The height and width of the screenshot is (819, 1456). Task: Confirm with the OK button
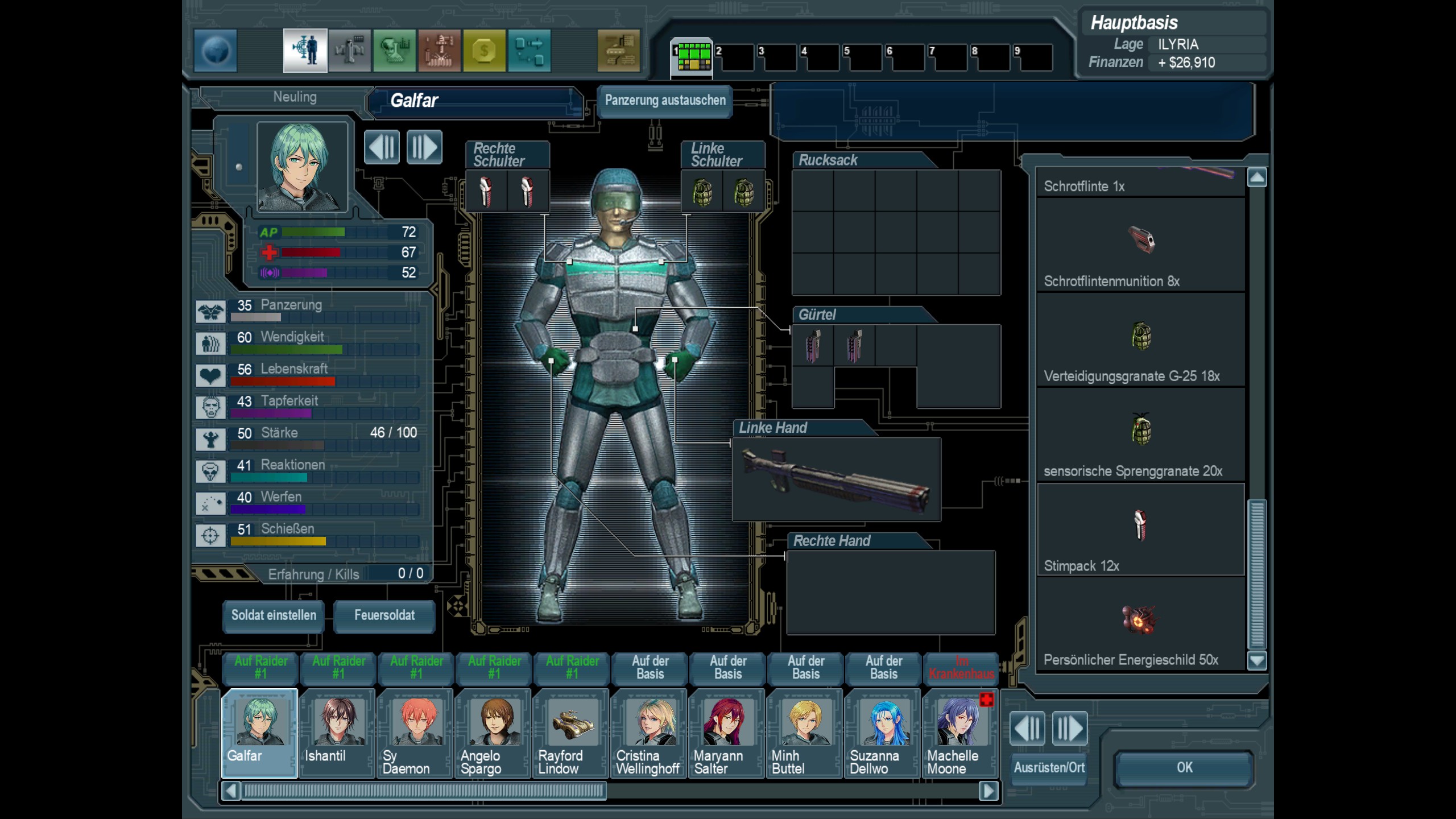(1184, 768)
